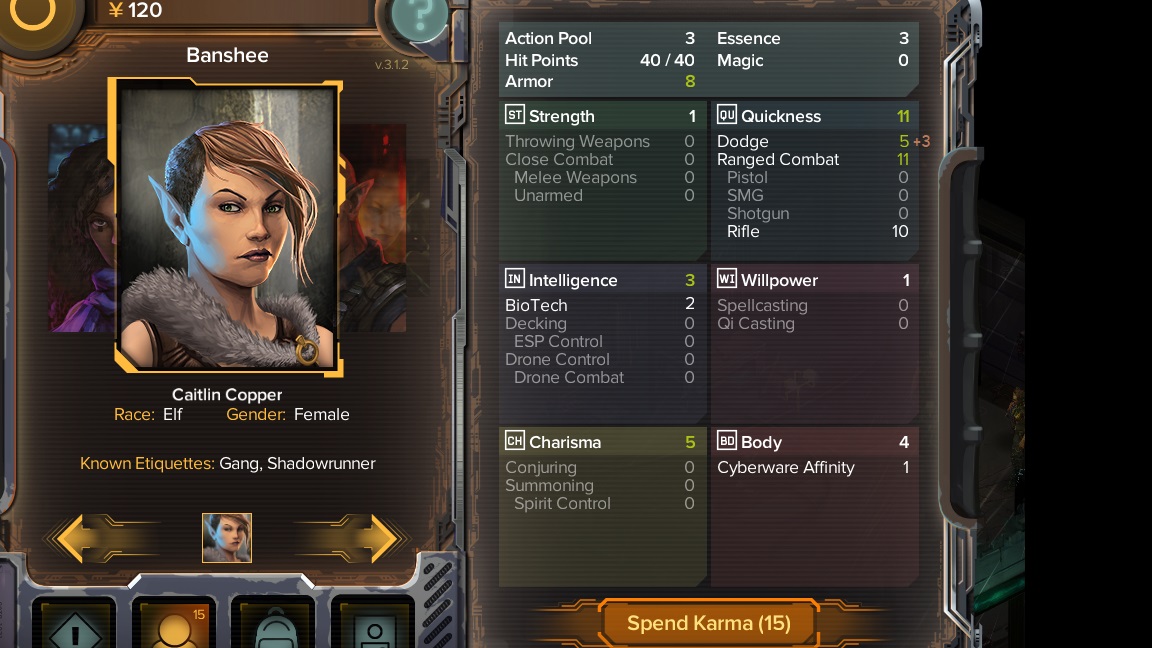Click the round yellow ring button

click(34, 13)
